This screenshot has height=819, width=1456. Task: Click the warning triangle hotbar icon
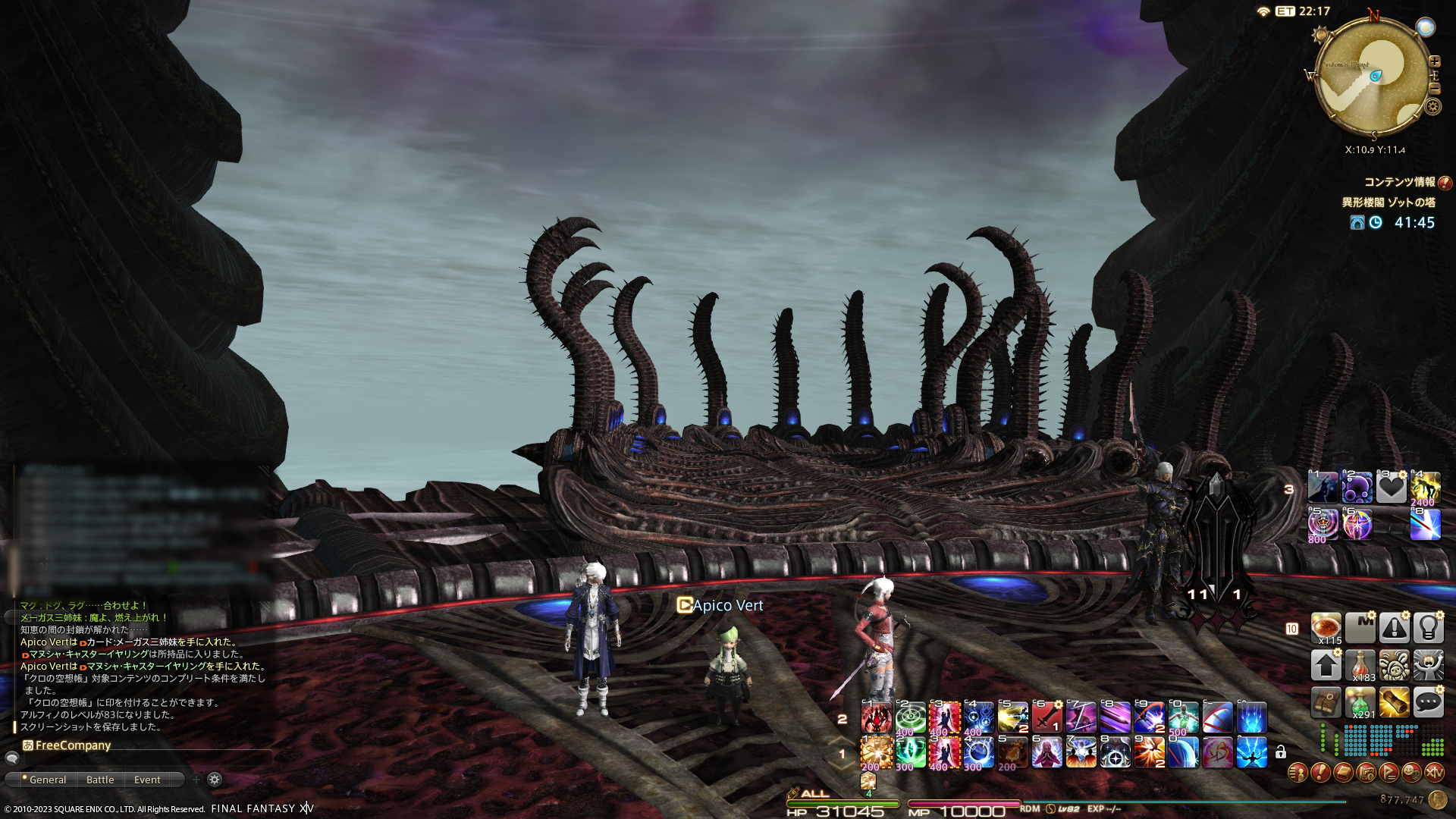(1394, 629)
